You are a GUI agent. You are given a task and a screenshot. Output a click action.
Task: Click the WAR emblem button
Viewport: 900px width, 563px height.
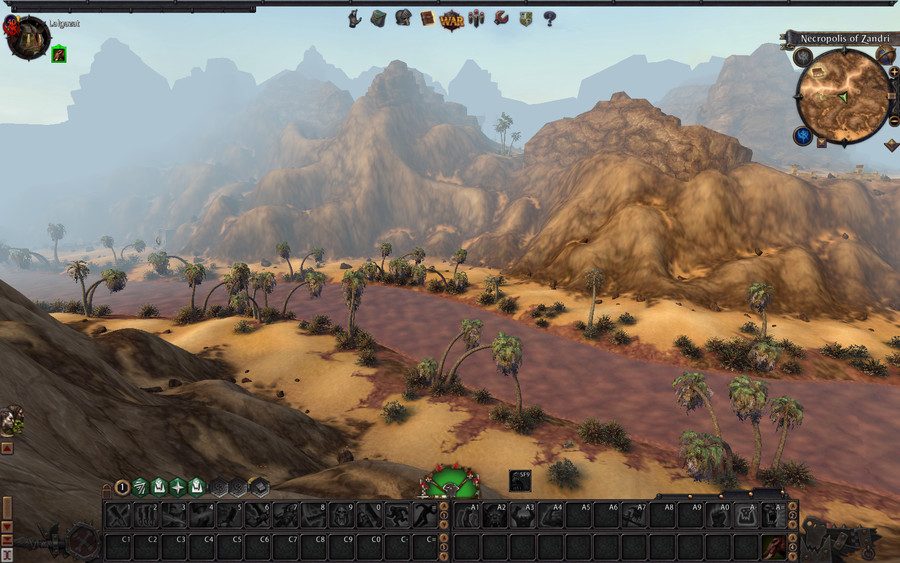452,18
